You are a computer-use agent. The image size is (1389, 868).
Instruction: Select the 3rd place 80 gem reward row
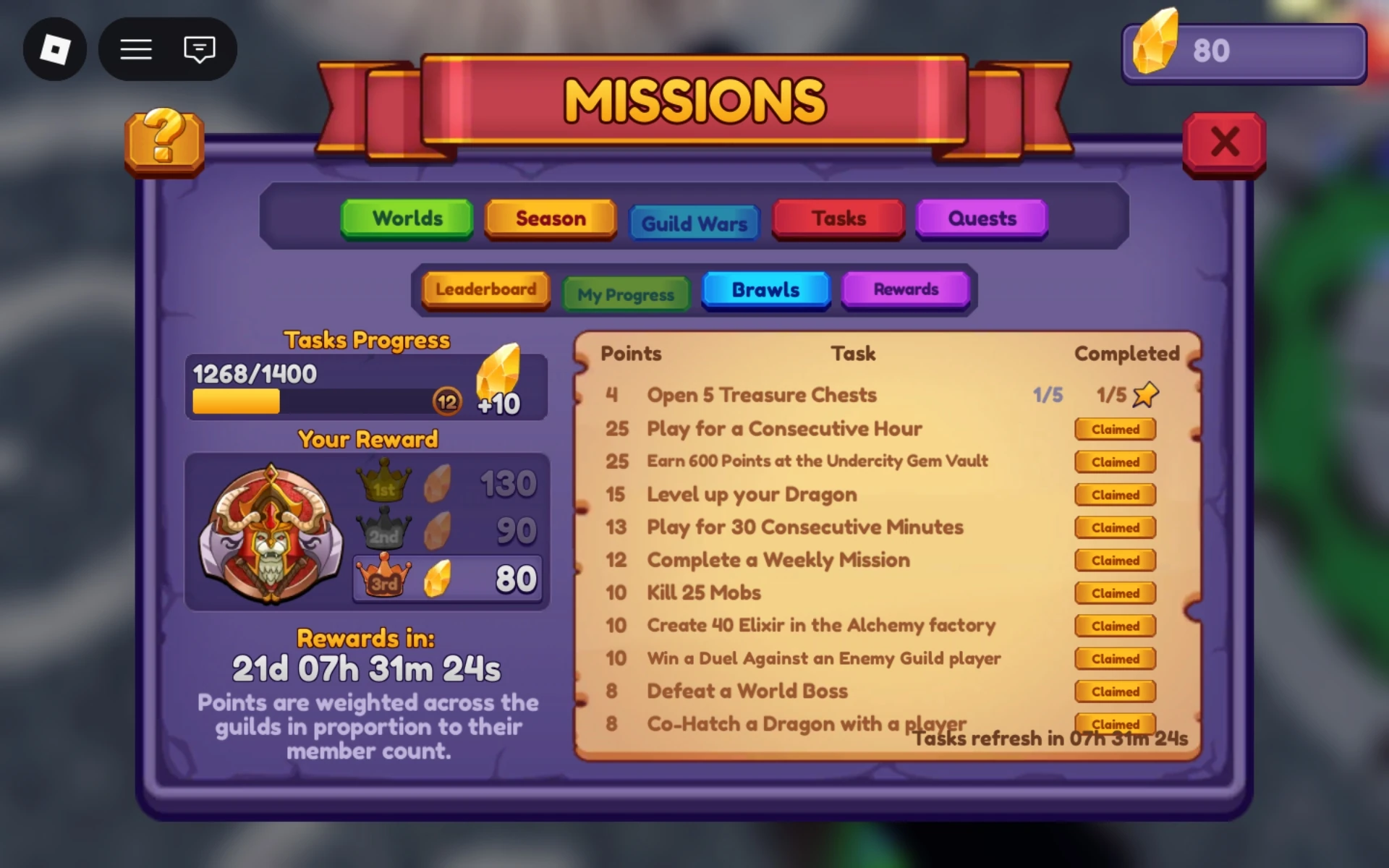tap(446, 578)
